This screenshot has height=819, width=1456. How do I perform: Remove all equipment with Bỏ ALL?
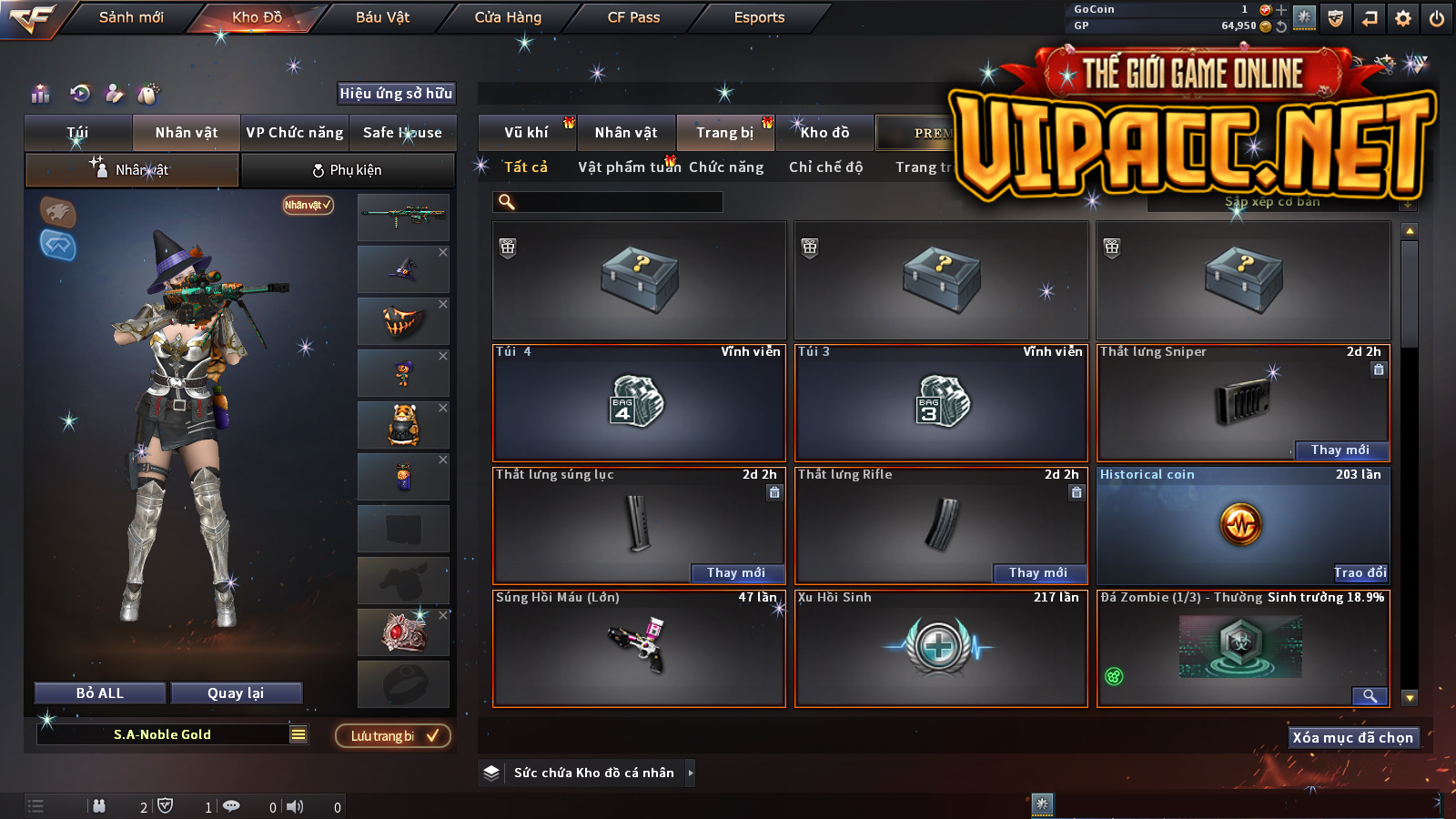click(100, 693)
